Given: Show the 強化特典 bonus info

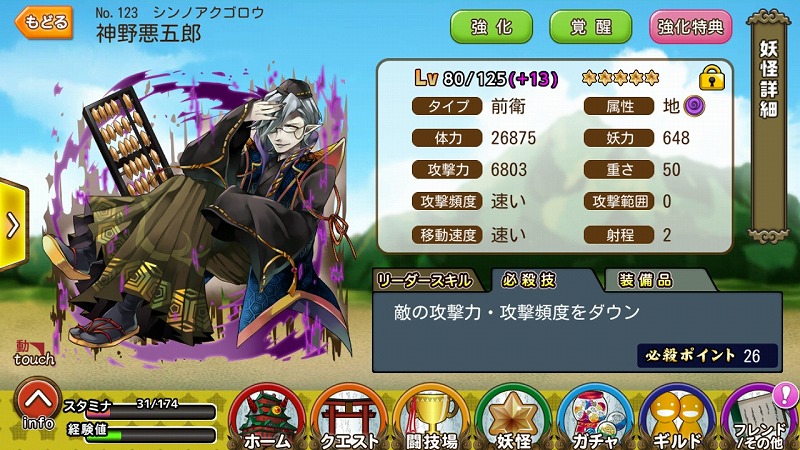Looking at the screenshot, I should (x=691, y=27).
